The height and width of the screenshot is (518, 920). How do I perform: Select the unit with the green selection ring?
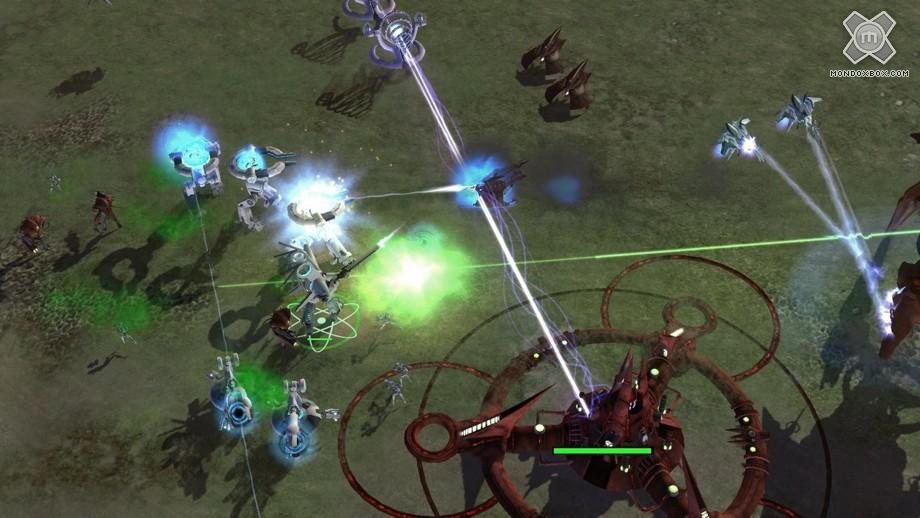[x=322, y=310]
